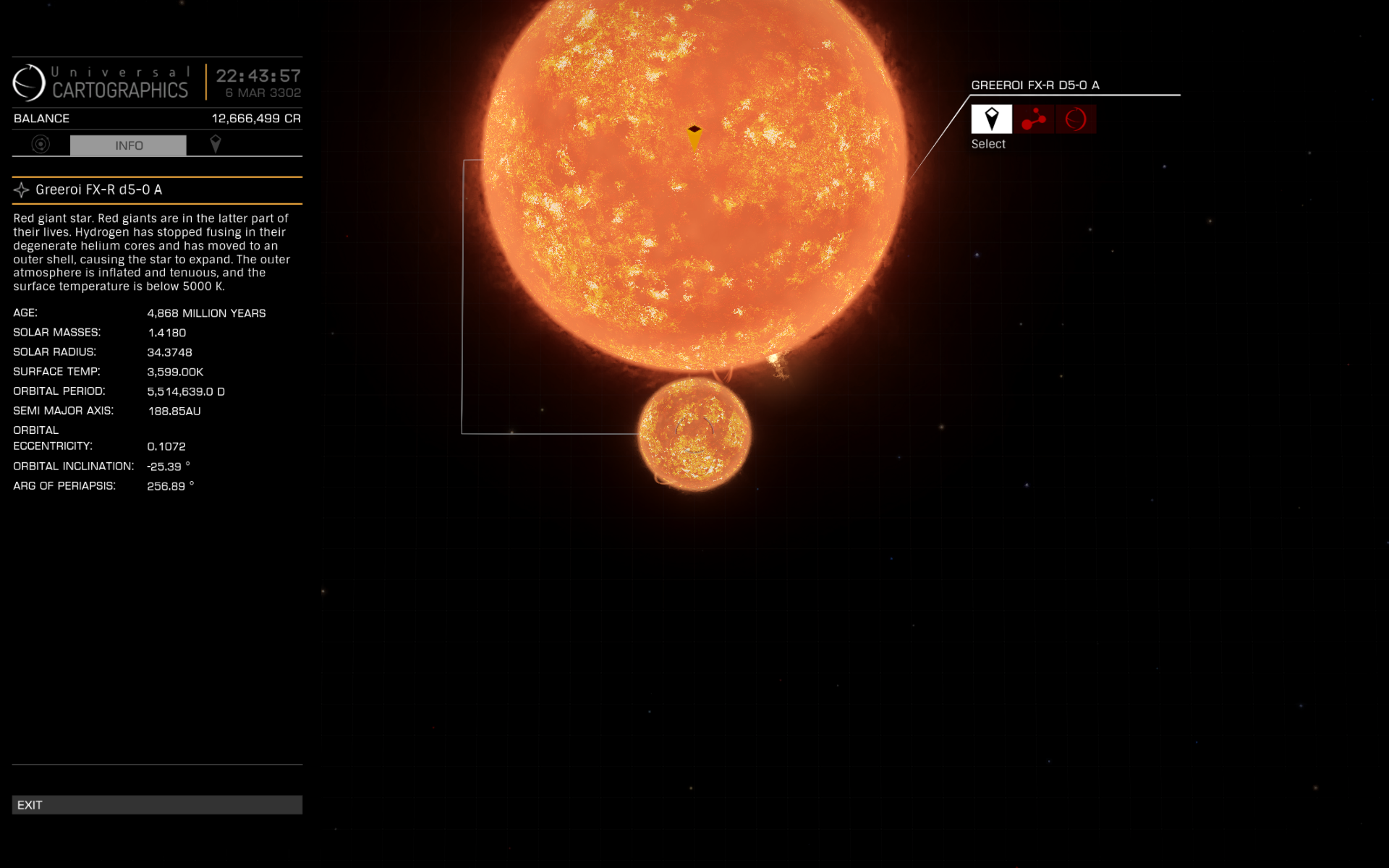The image size is (1389, 868).
Task: Switch to the INFO tab
Action: point(128,145)
